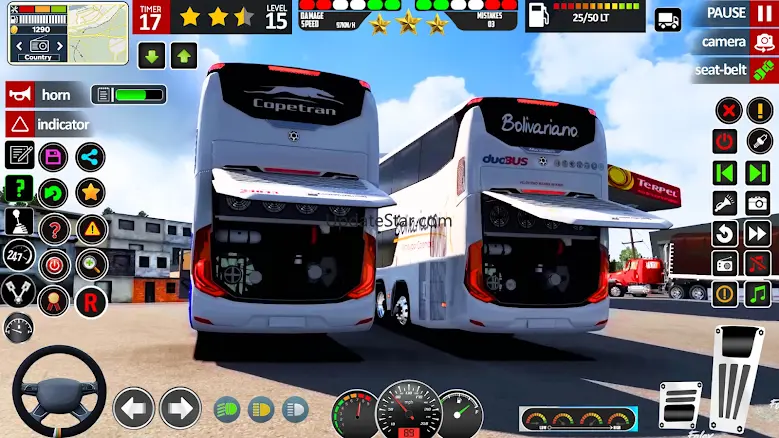Screen dimensions: 779x438
Task: Click the green up arrow button
Action: [x=184, y=55]
